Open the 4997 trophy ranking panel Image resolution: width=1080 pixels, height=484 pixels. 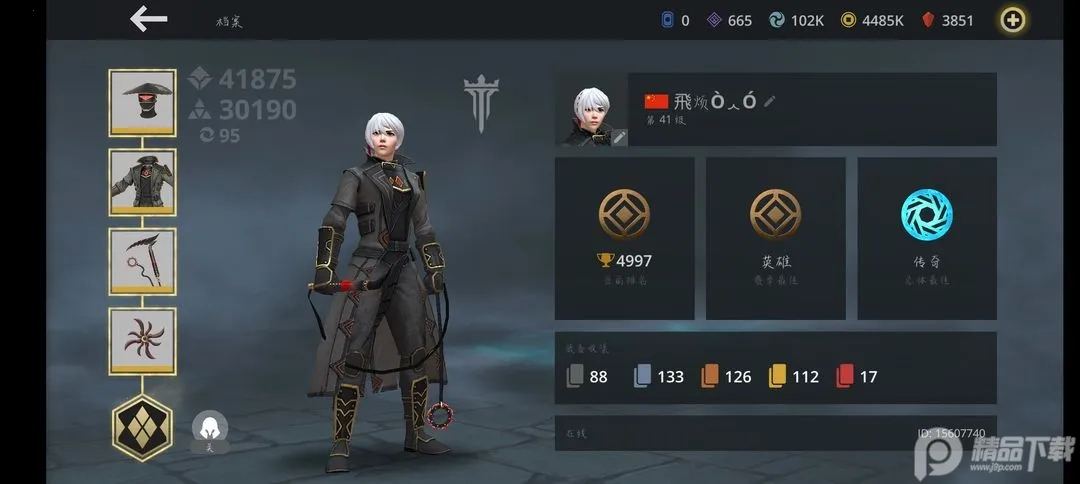[624, 238]
